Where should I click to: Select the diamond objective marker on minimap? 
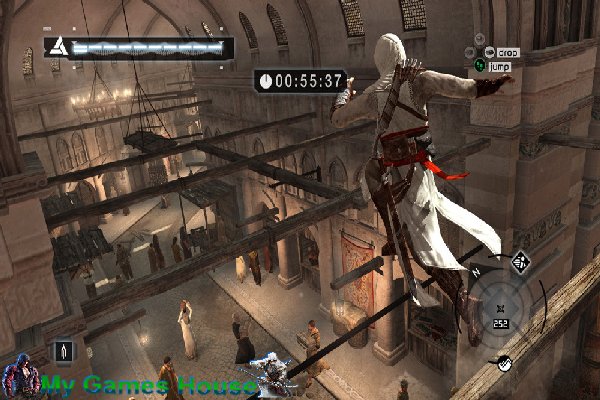(x=520, y=262)
